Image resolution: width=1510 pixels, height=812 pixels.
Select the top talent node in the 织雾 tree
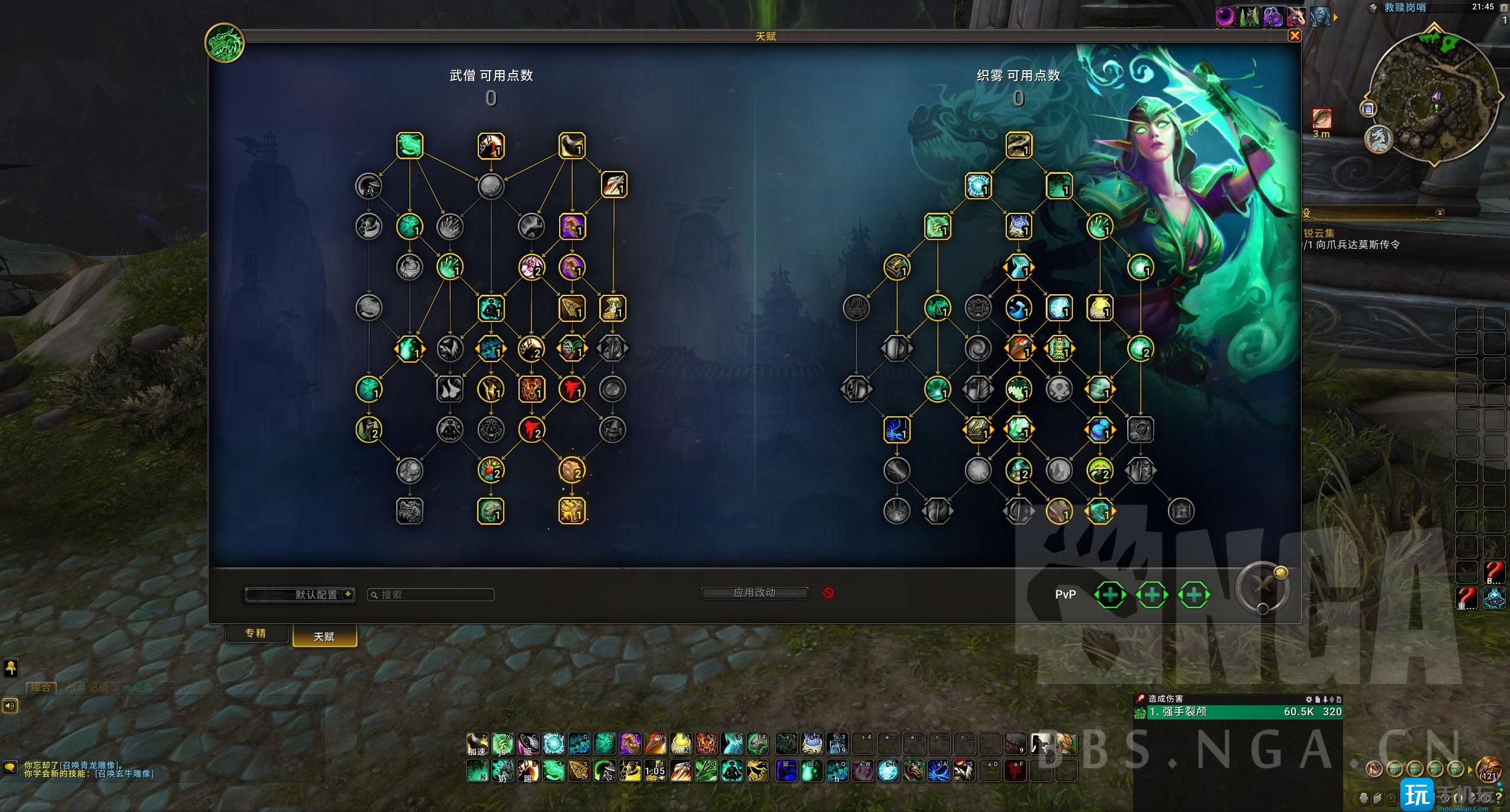click(1019, 146)
